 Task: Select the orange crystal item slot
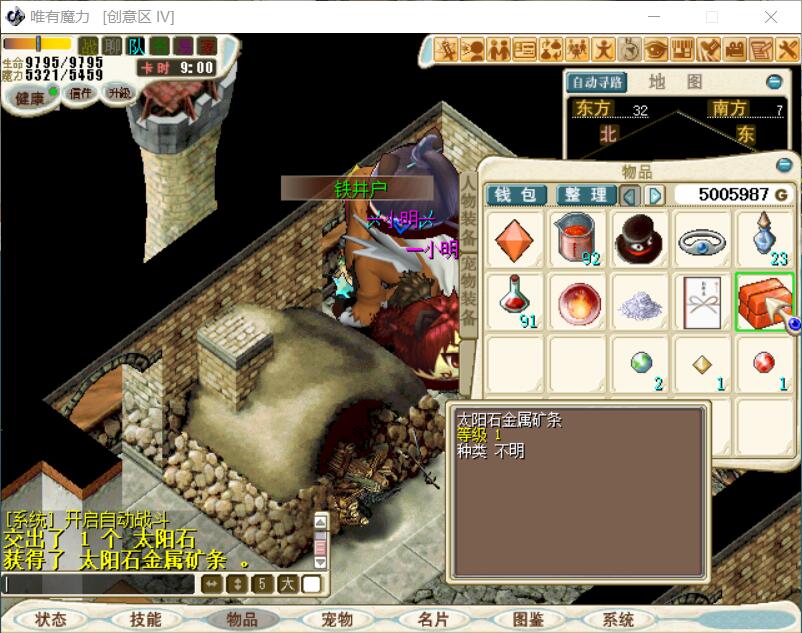[514, 240]
